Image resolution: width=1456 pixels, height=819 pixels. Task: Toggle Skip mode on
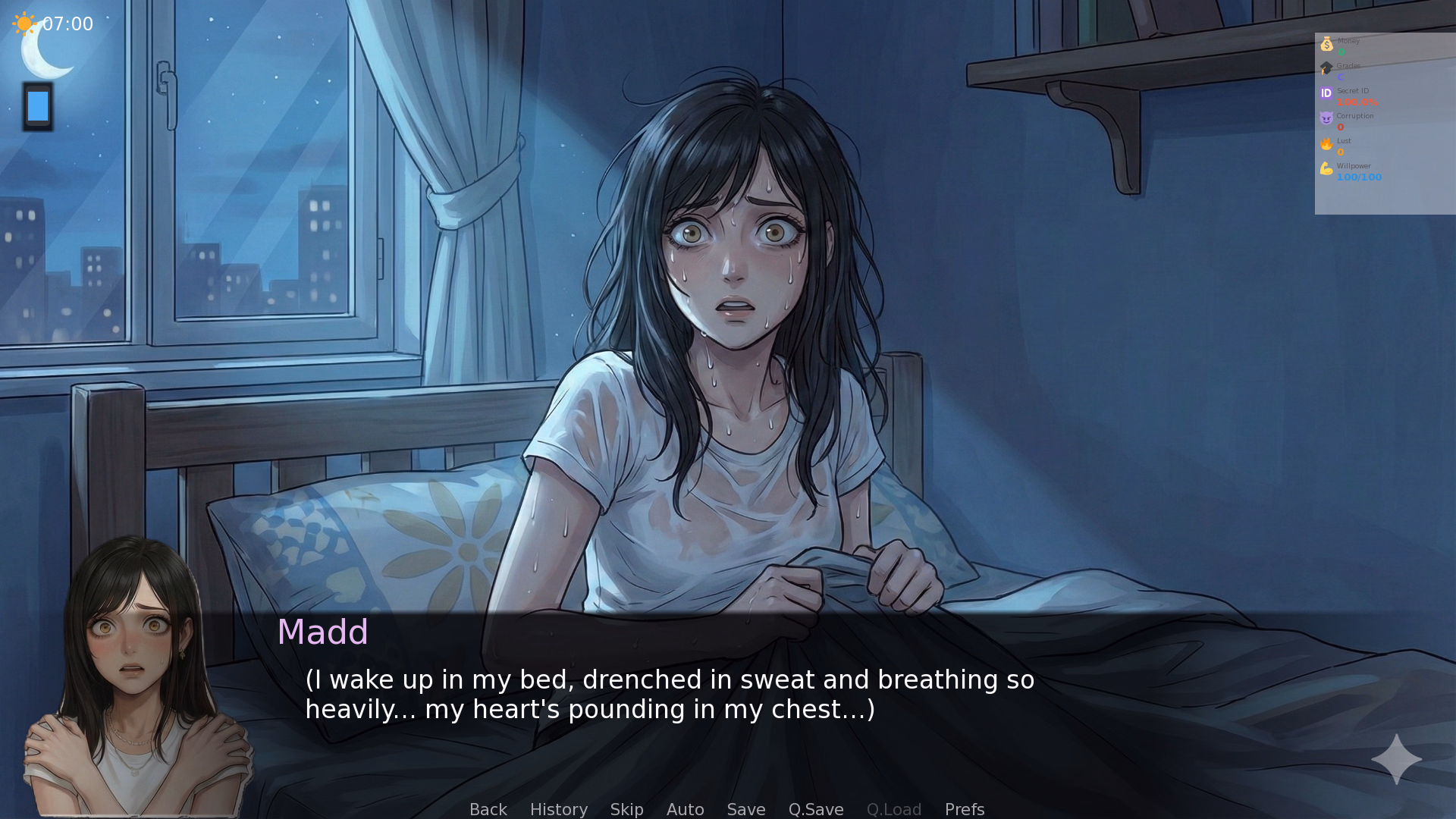coord(626,809)
